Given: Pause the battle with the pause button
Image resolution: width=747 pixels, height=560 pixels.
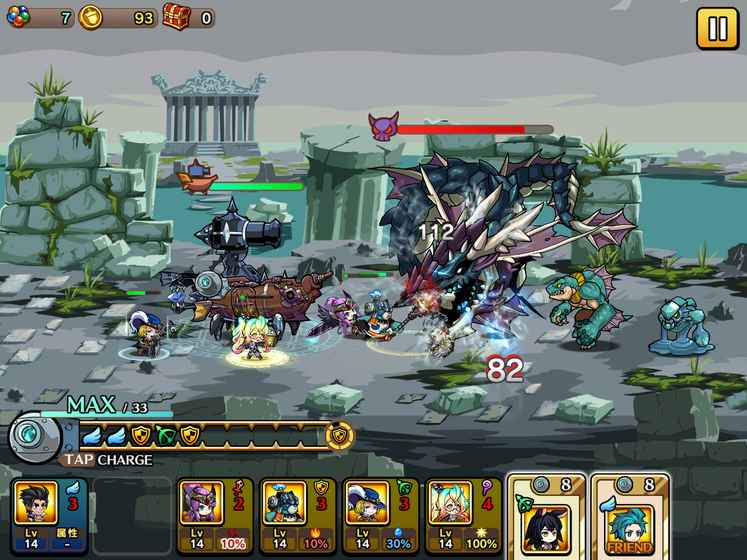Looking at the screenshot, I should 717,28.
